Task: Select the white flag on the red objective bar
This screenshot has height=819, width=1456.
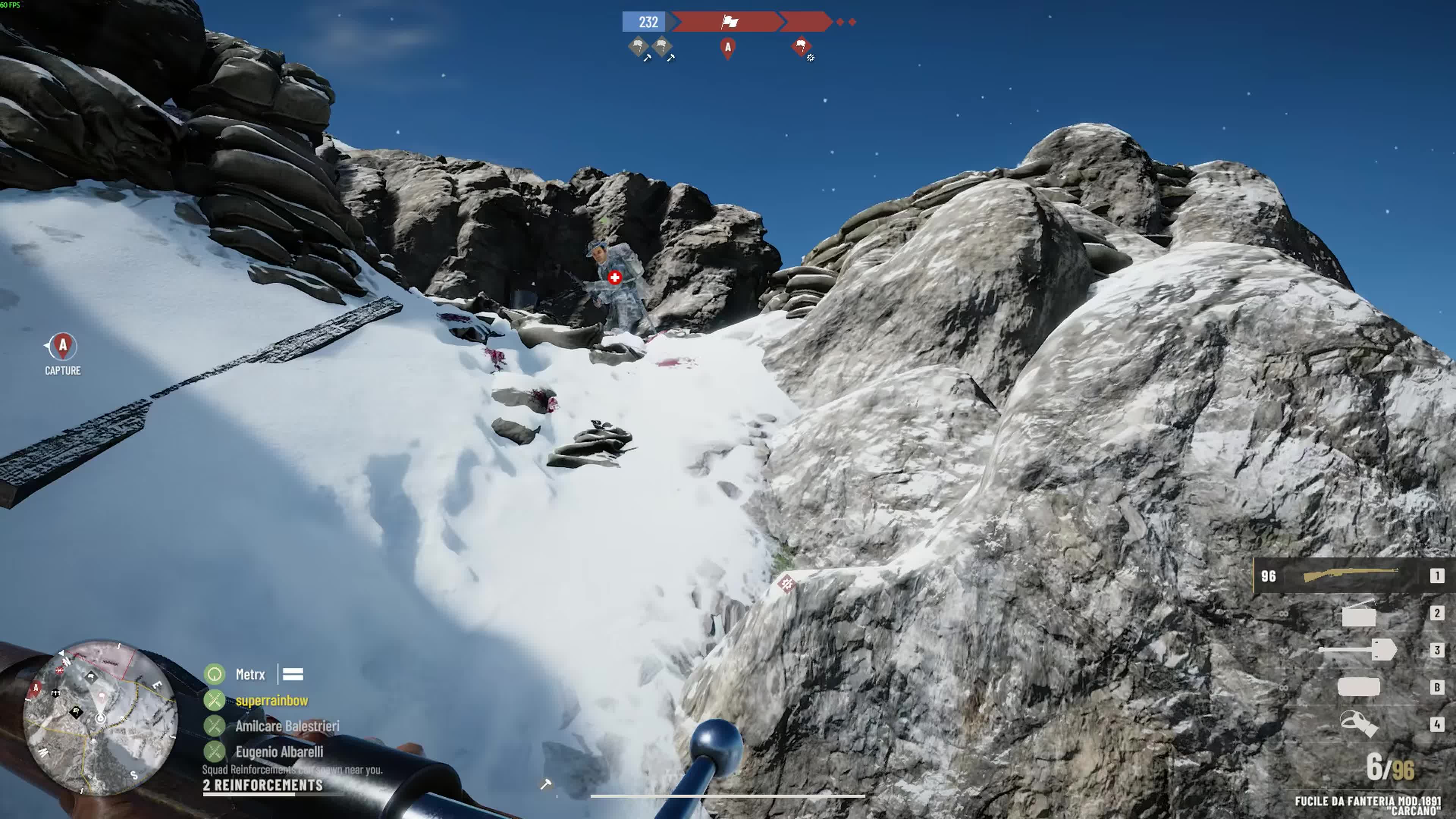Action: (x=729, y=22)
